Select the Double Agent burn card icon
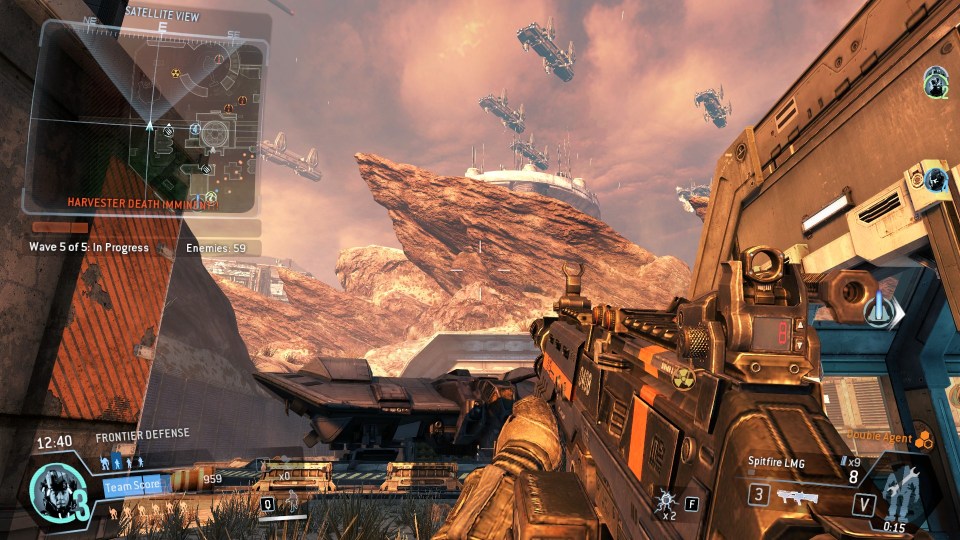Viewport: 960px width, 540px height. (923, 437)
